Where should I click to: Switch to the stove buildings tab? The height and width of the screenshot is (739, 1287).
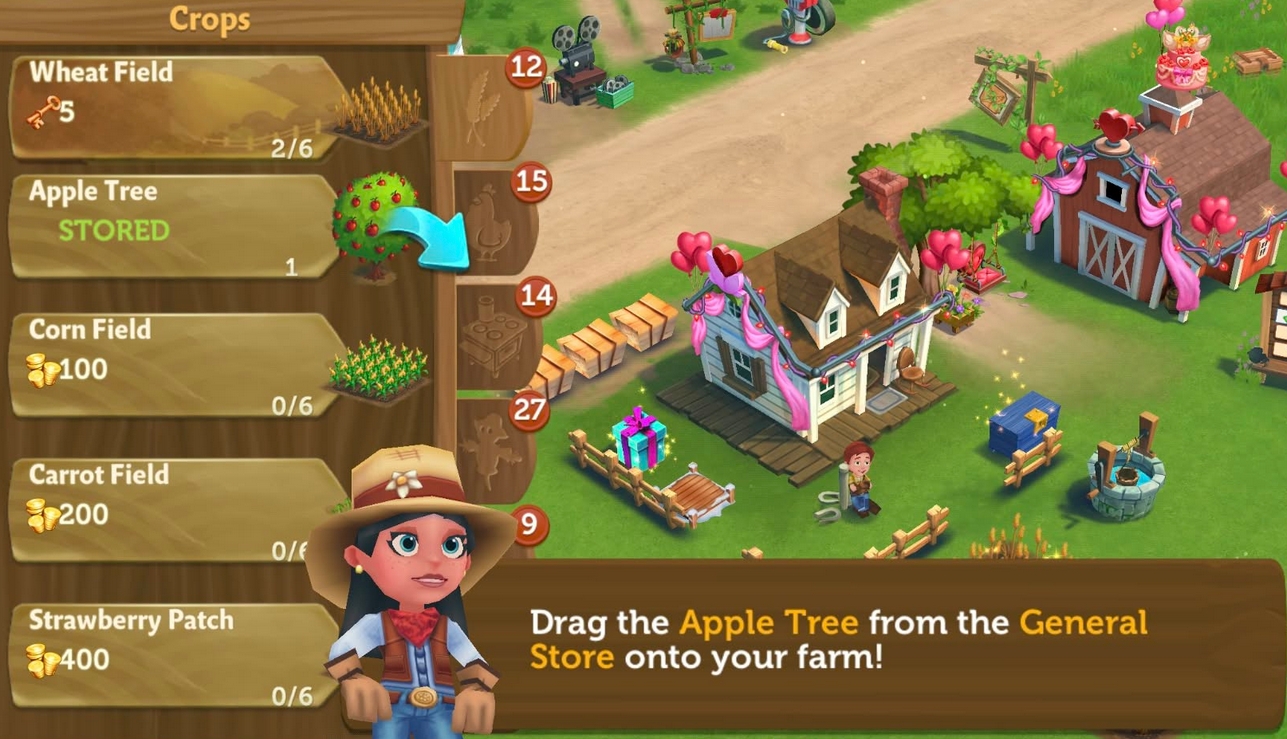(493, 340)
